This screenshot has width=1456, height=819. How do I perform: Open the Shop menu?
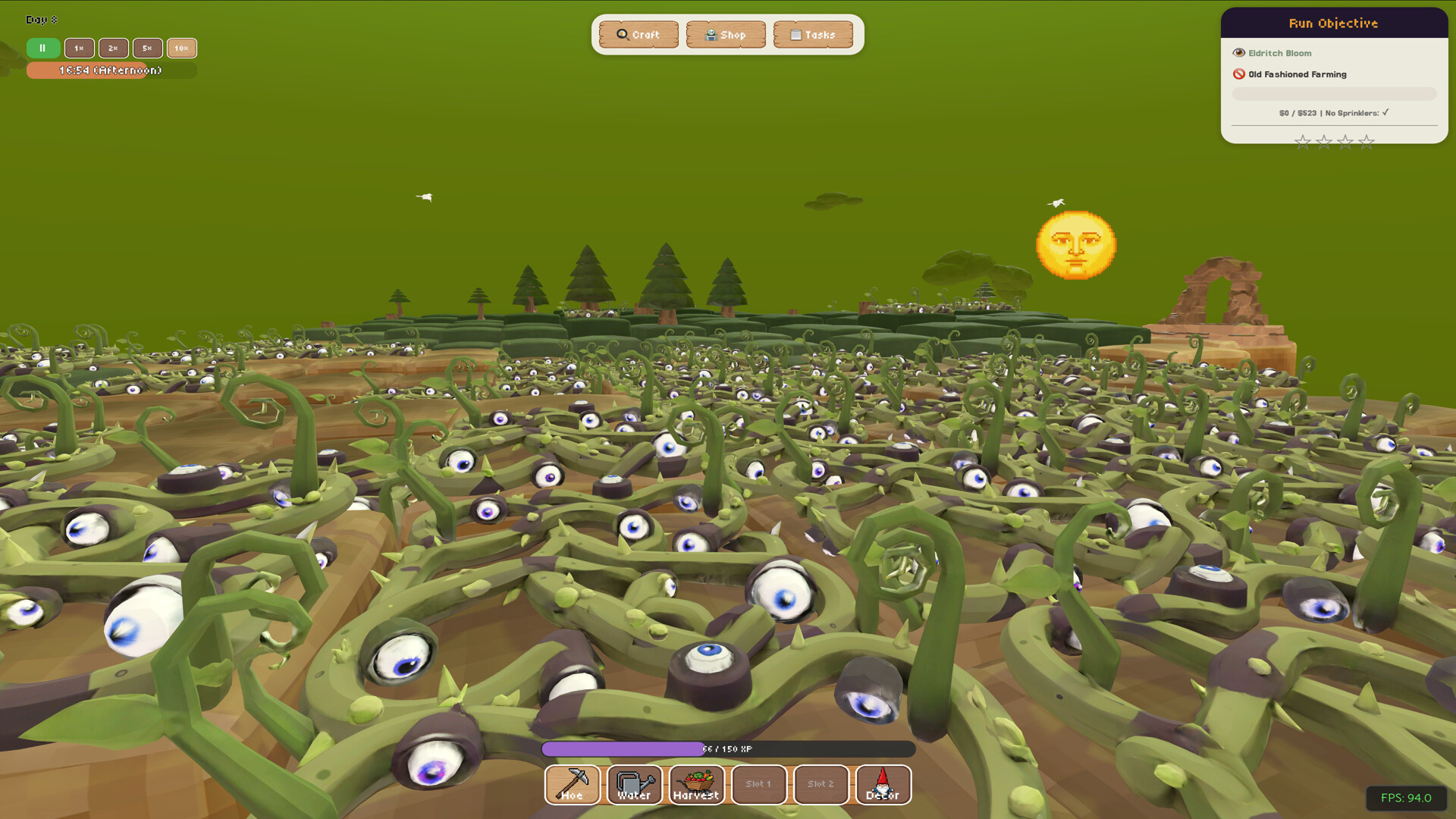coord(726,33)
